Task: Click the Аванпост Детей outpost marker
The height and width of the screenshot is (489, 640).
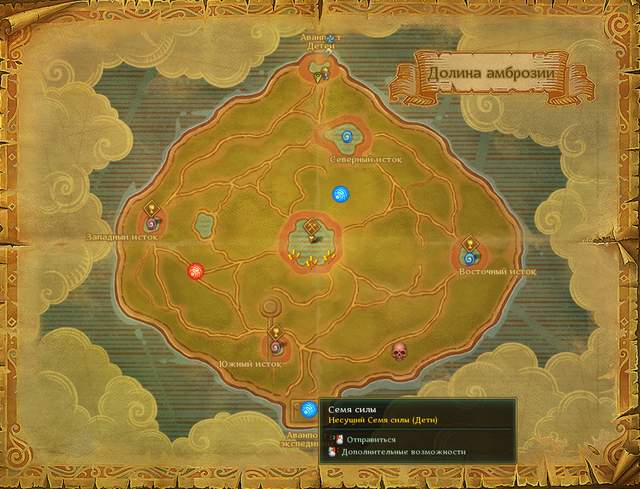Action: click(322, 69)
